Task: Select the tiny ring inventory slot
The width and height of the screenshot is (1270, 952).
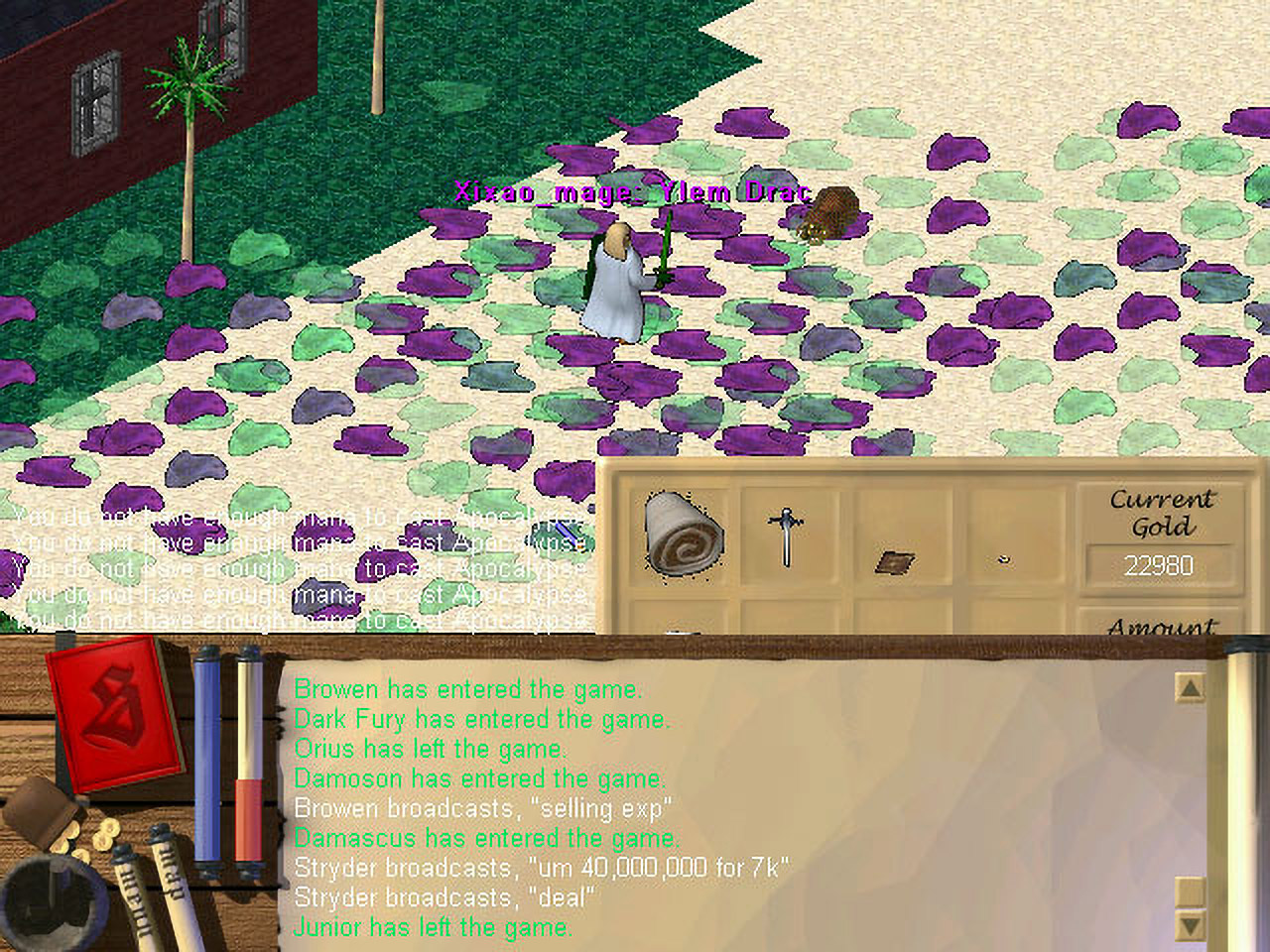Action: coord(1004,559)
